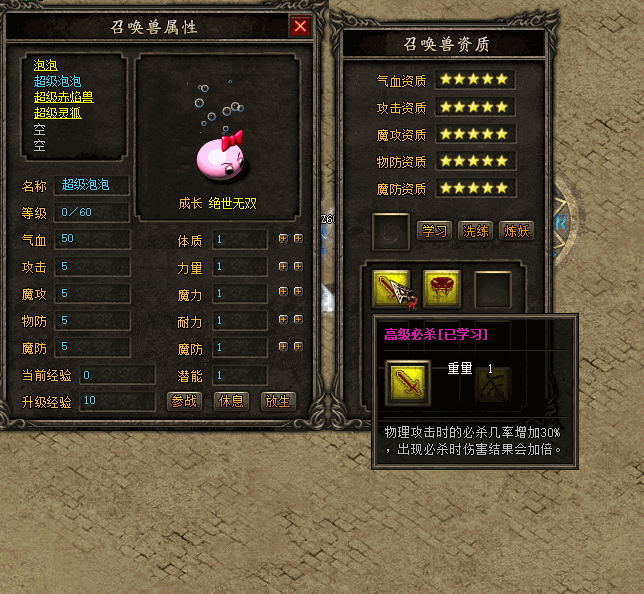The image size is (644, 594).
Task: Close the 召唤兽属性 window
Action: pos(300,27)
